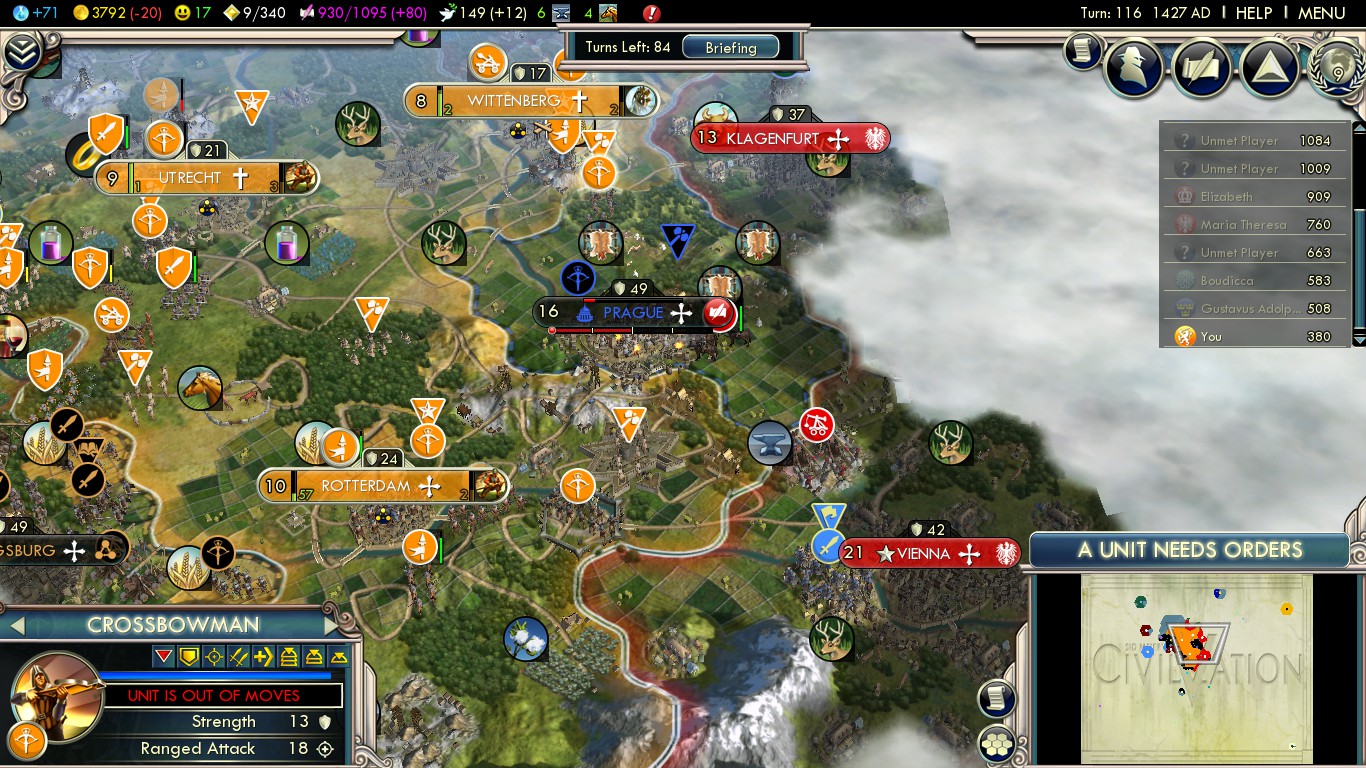Select the next unit with right arrow
Image resolution: width=1366 pixels, height=768 pixels.
[x=333, y=626]
